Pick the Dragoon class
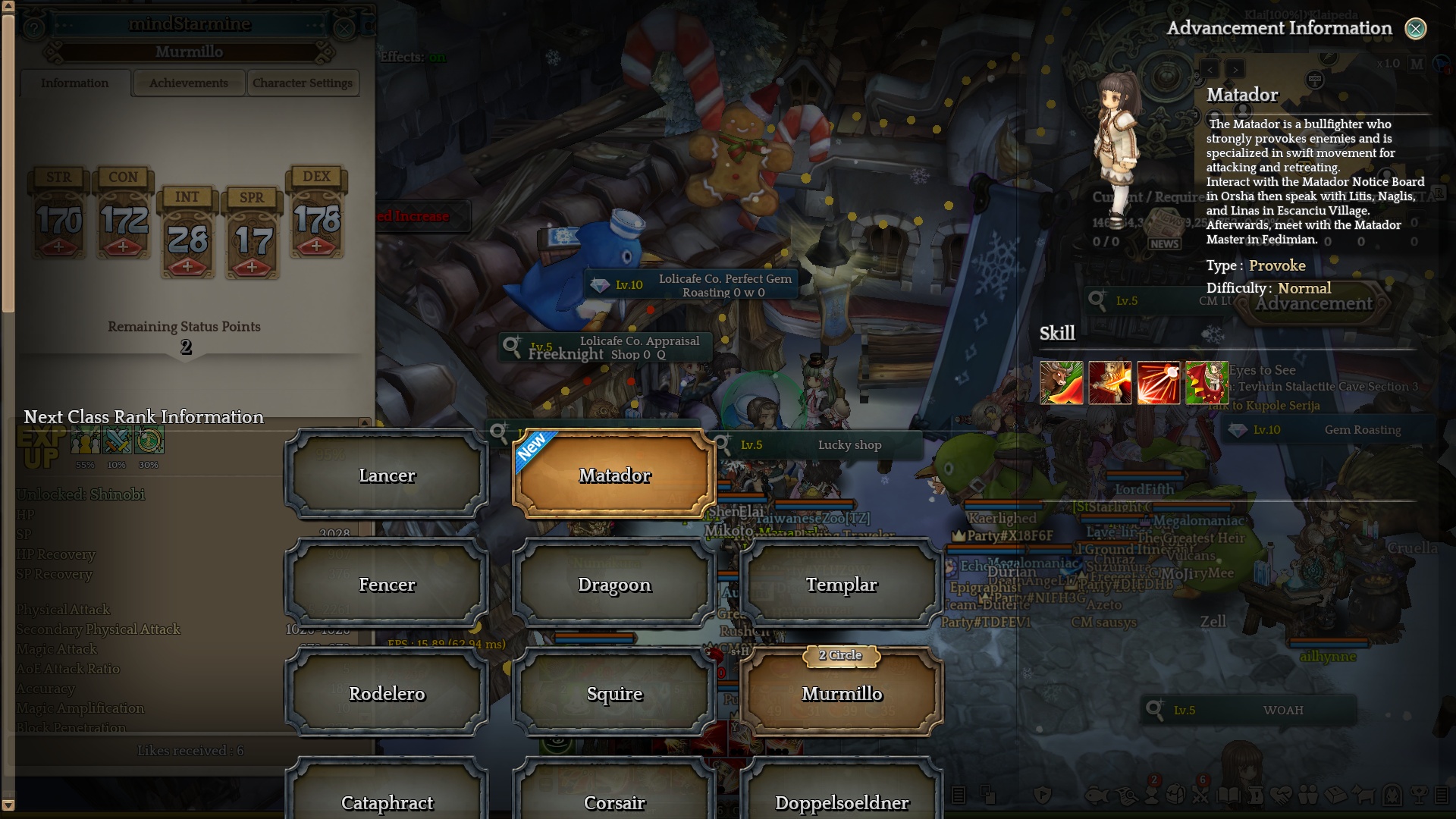 pyautogui.click(x=614, y=585)
